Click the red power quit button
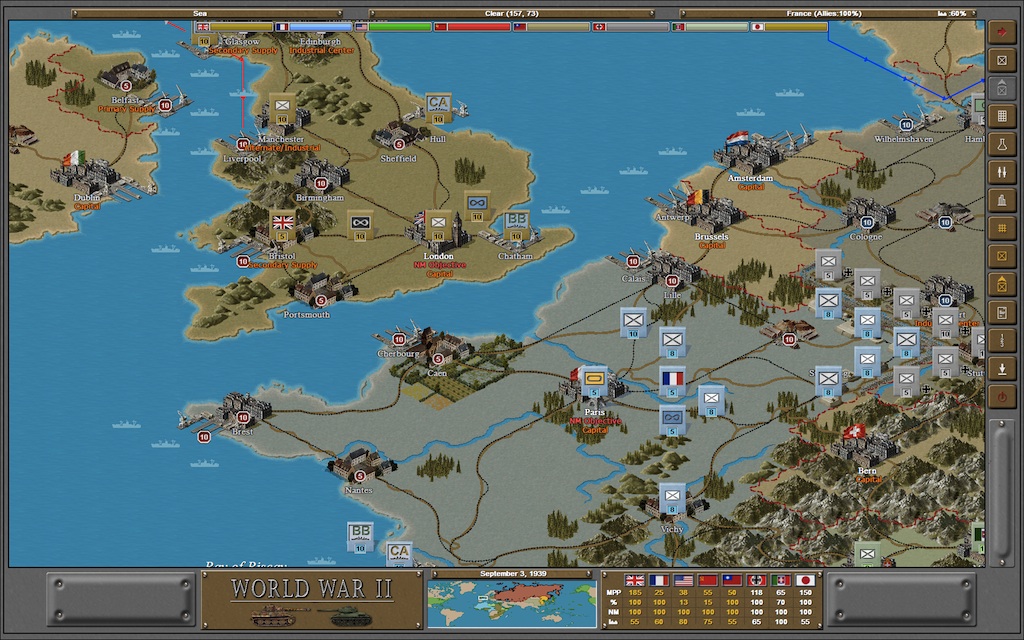The height and width of the screenshot is (640, 1024). click(1001, 397)
